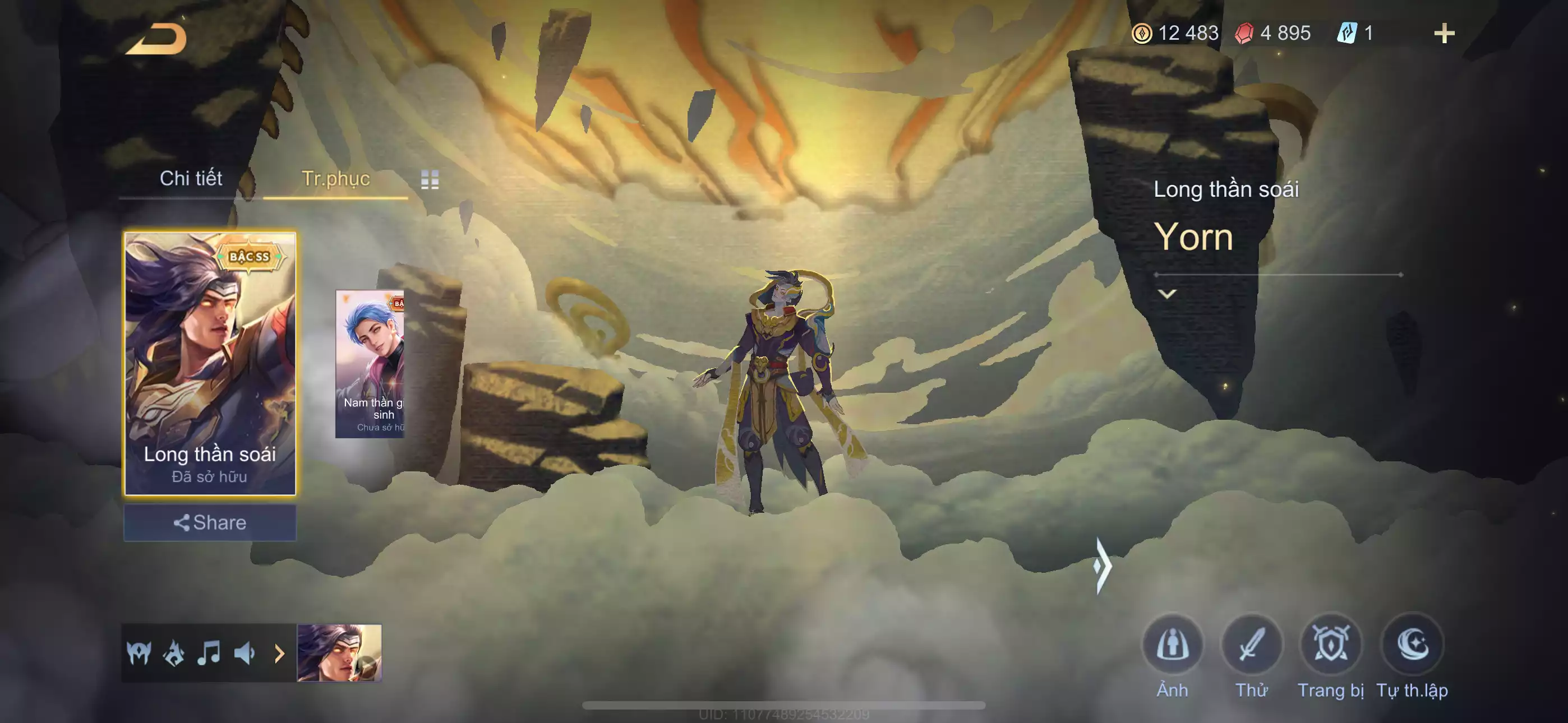This screenshot has width=1568, height=723.
Task: Add currency with the plus button
Action: click(1444, 34)
